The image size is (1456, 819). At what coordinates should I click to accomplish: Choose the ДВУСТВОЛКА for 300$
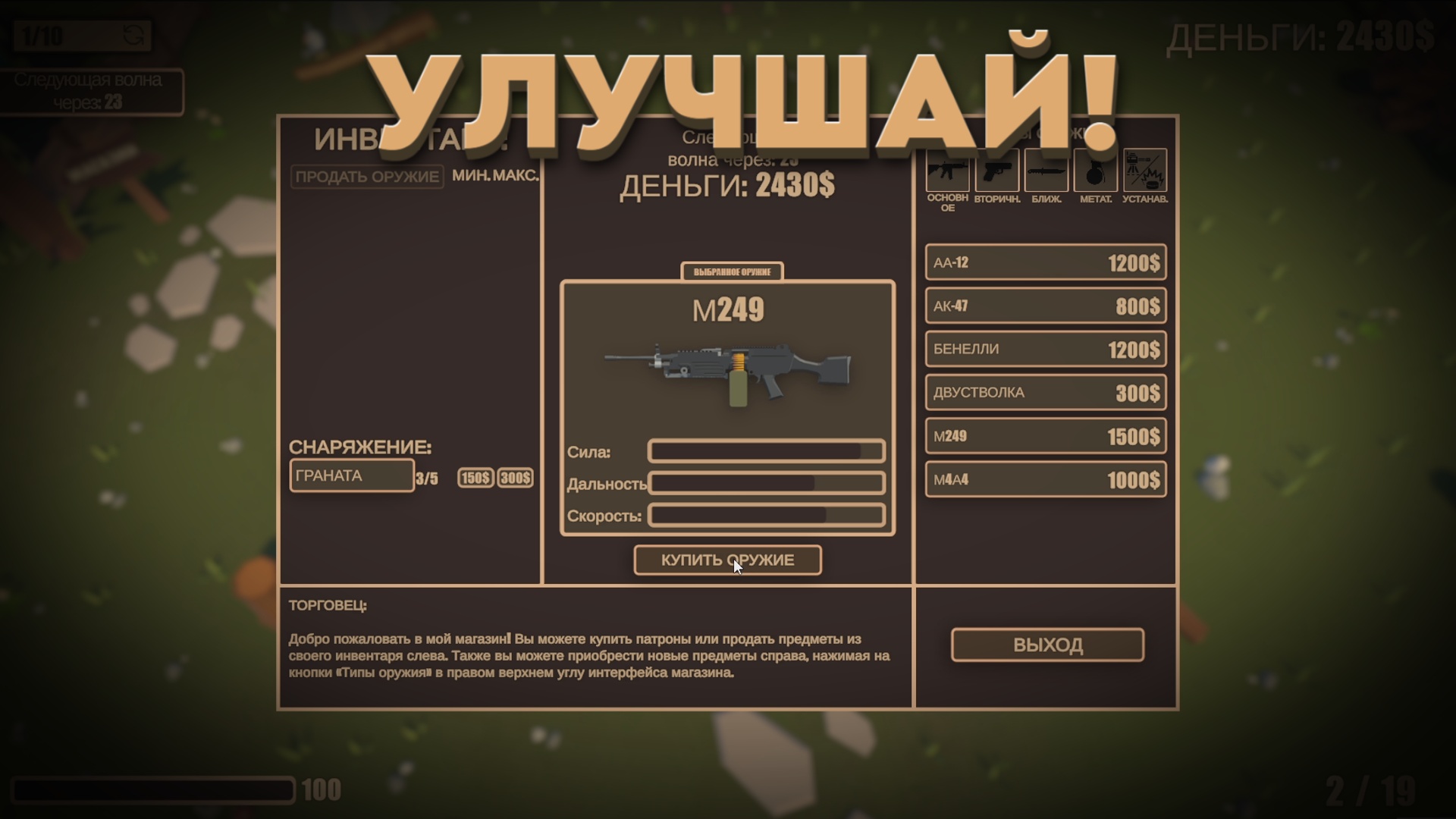[x=1045, y=392]
